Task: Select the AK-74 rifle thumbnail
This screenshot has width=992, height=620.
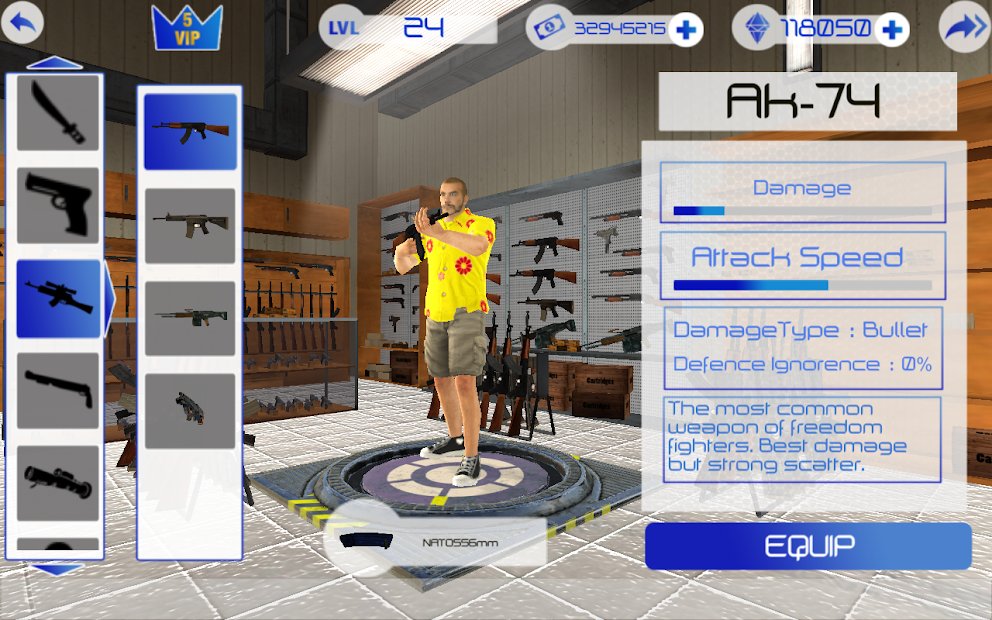Action: tap(190, 131)
